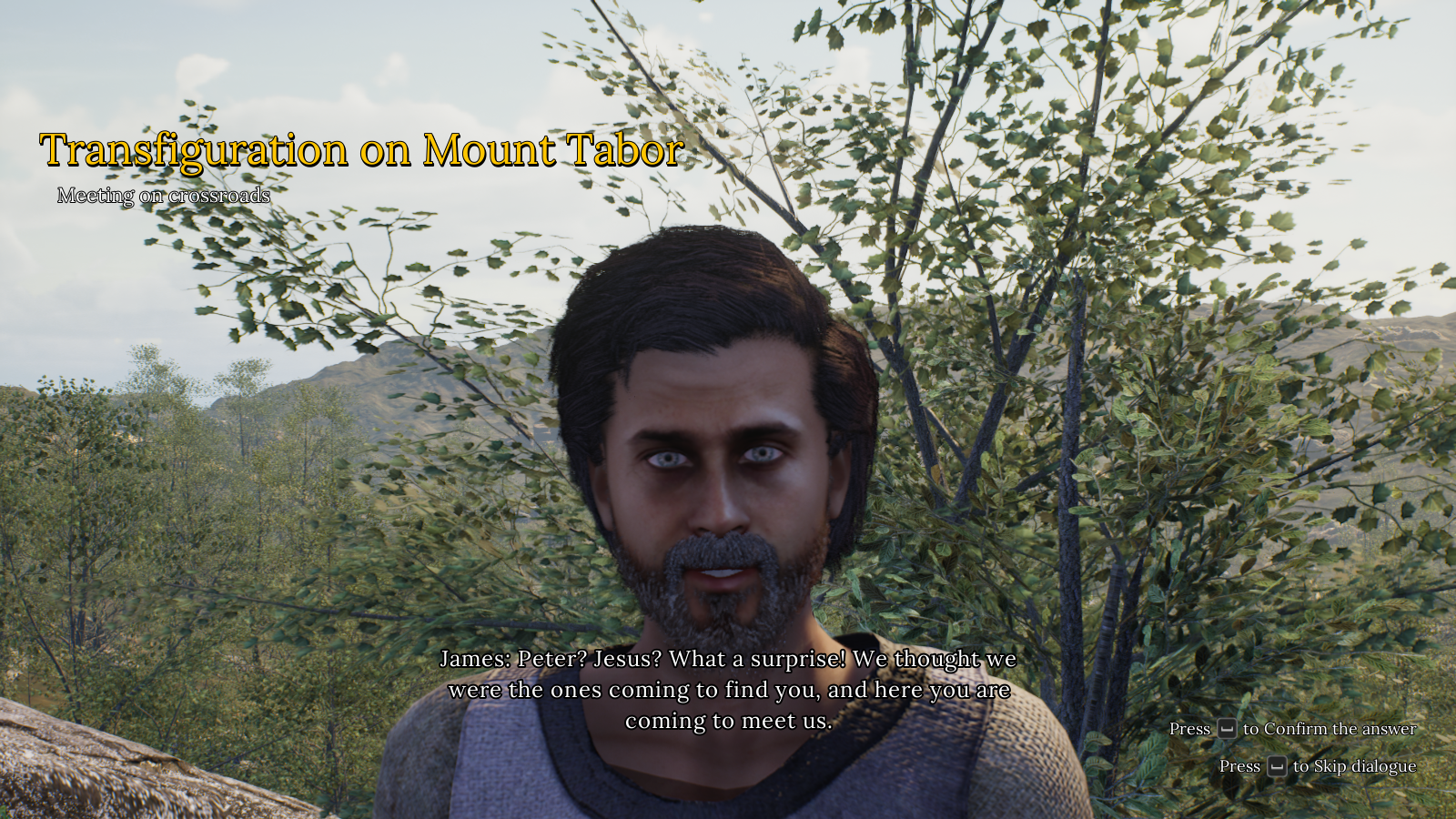Click the Meeting on crossroads objective text
This screenshot has height=819, width=1456.
pos(164,196)
